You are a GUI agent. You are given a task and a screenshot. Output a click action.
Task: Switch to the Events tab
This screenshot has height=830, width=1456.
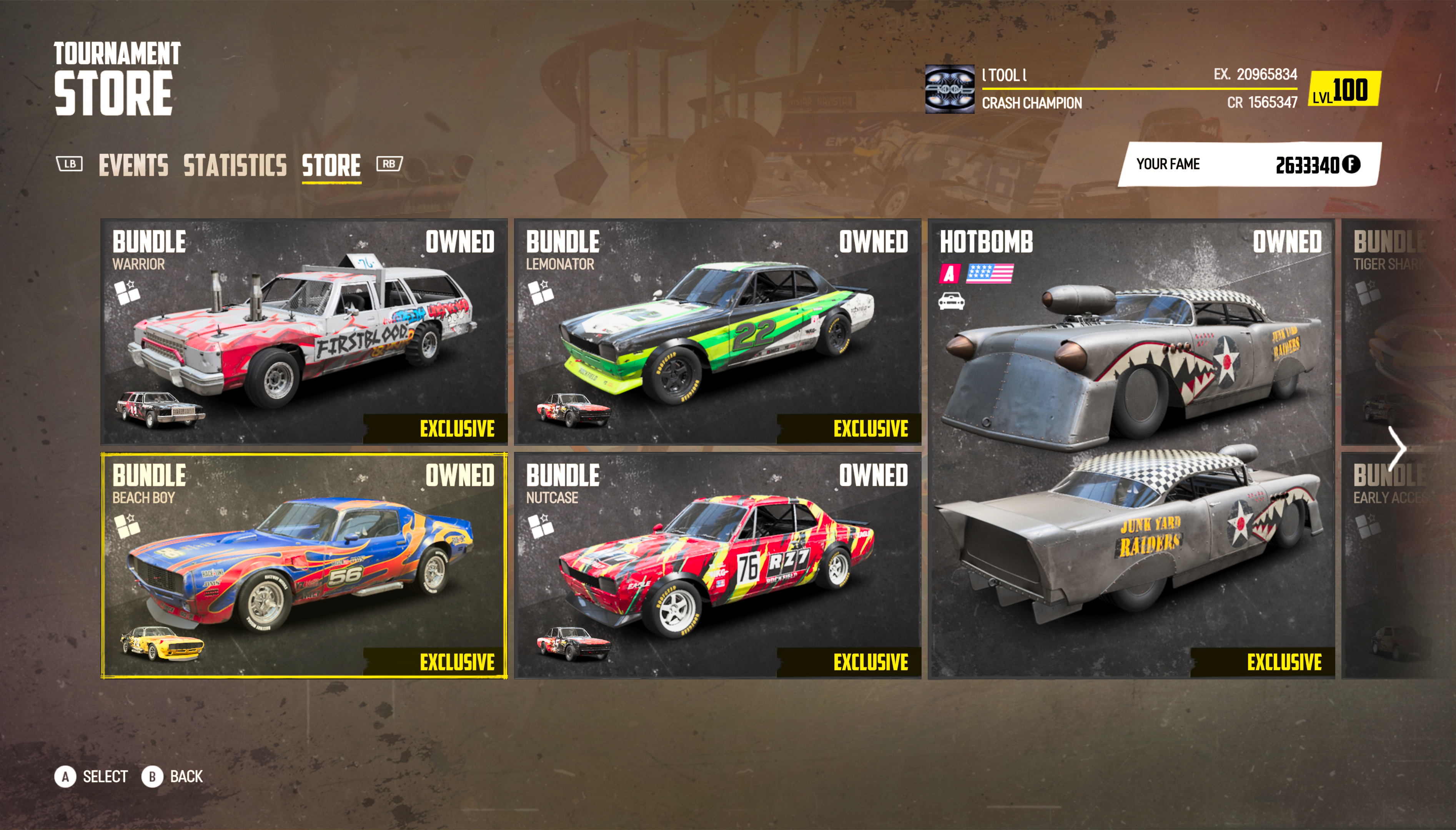tap(133, 165)
